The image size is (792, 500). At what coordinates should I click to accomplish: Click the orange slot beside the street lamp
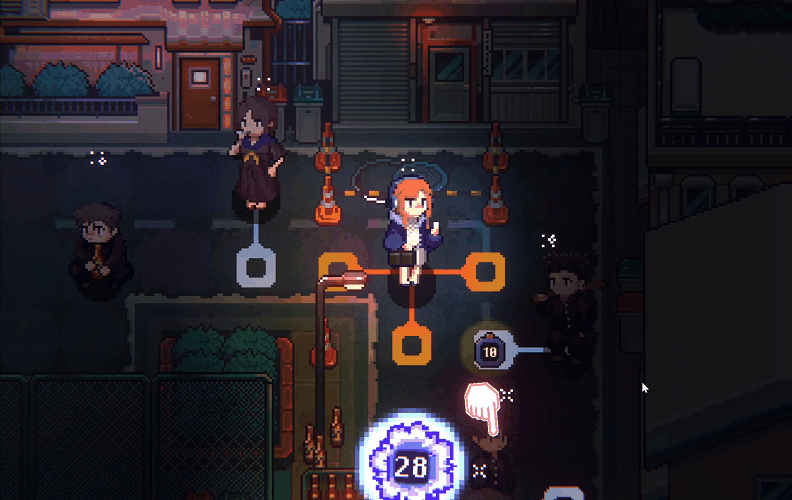[336, 268]
